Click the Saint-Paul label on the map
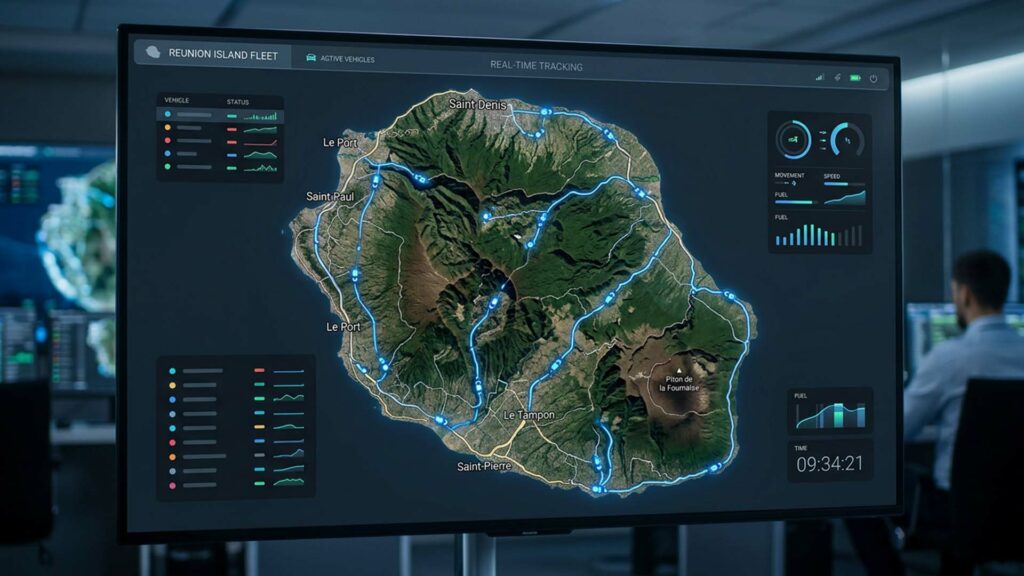This screenshot has height=576, width=1024. (x=330, y=196)
